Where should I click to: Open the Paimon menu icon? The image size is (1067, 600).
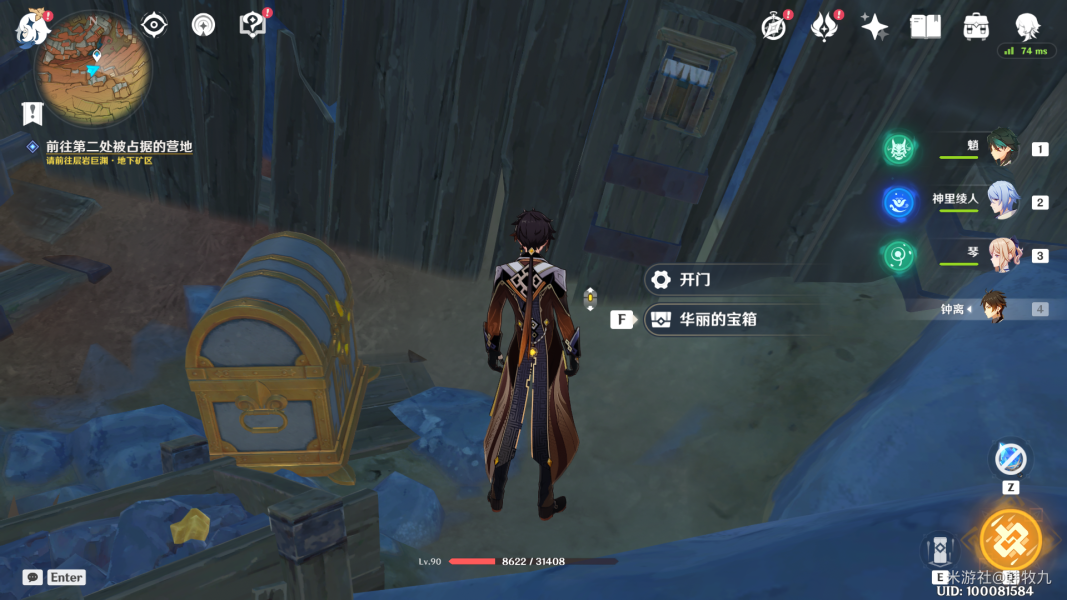click(32, 28)
